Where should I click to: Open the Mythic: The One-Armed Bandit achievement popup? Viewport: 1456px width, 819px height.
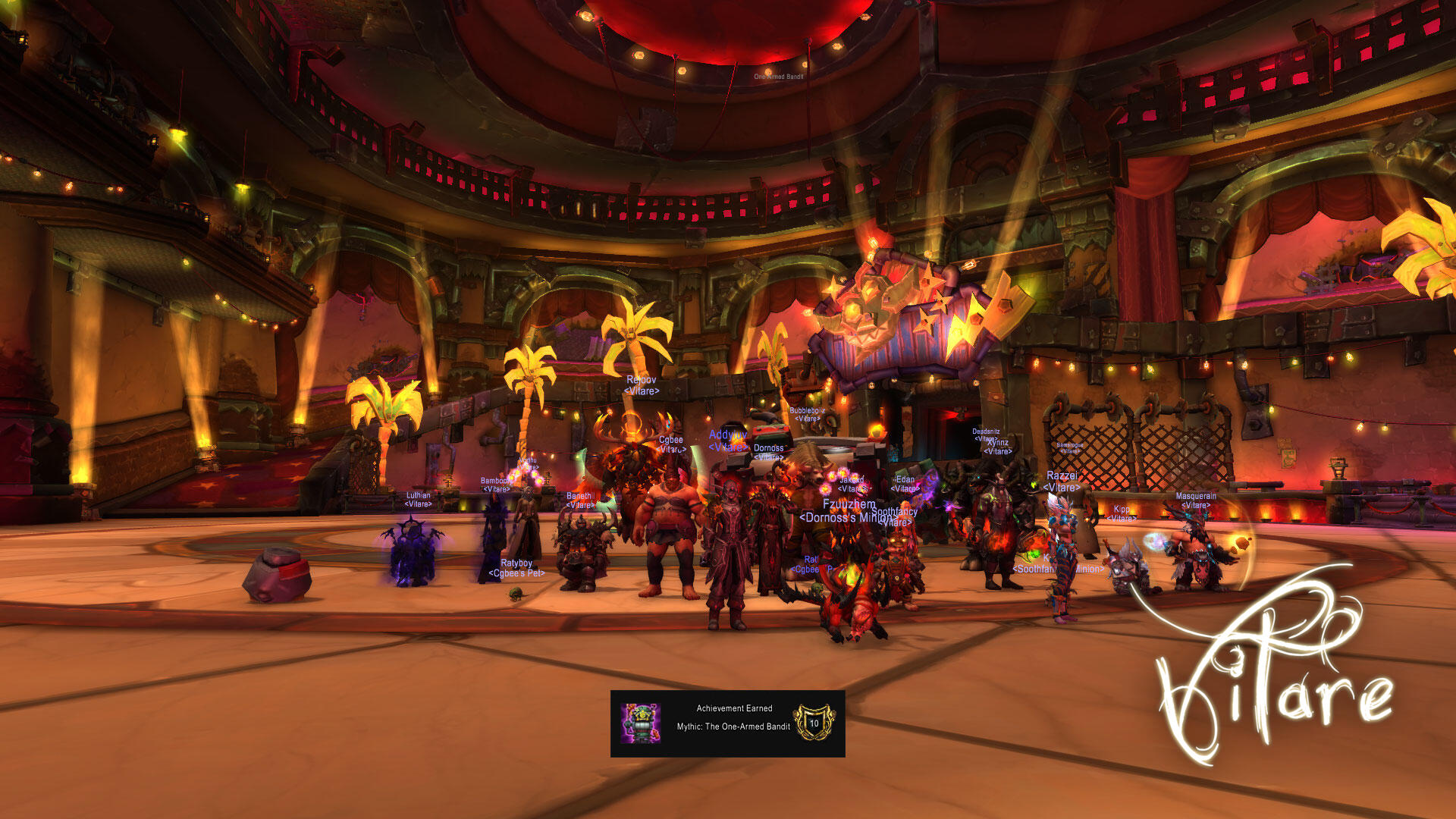727,723
